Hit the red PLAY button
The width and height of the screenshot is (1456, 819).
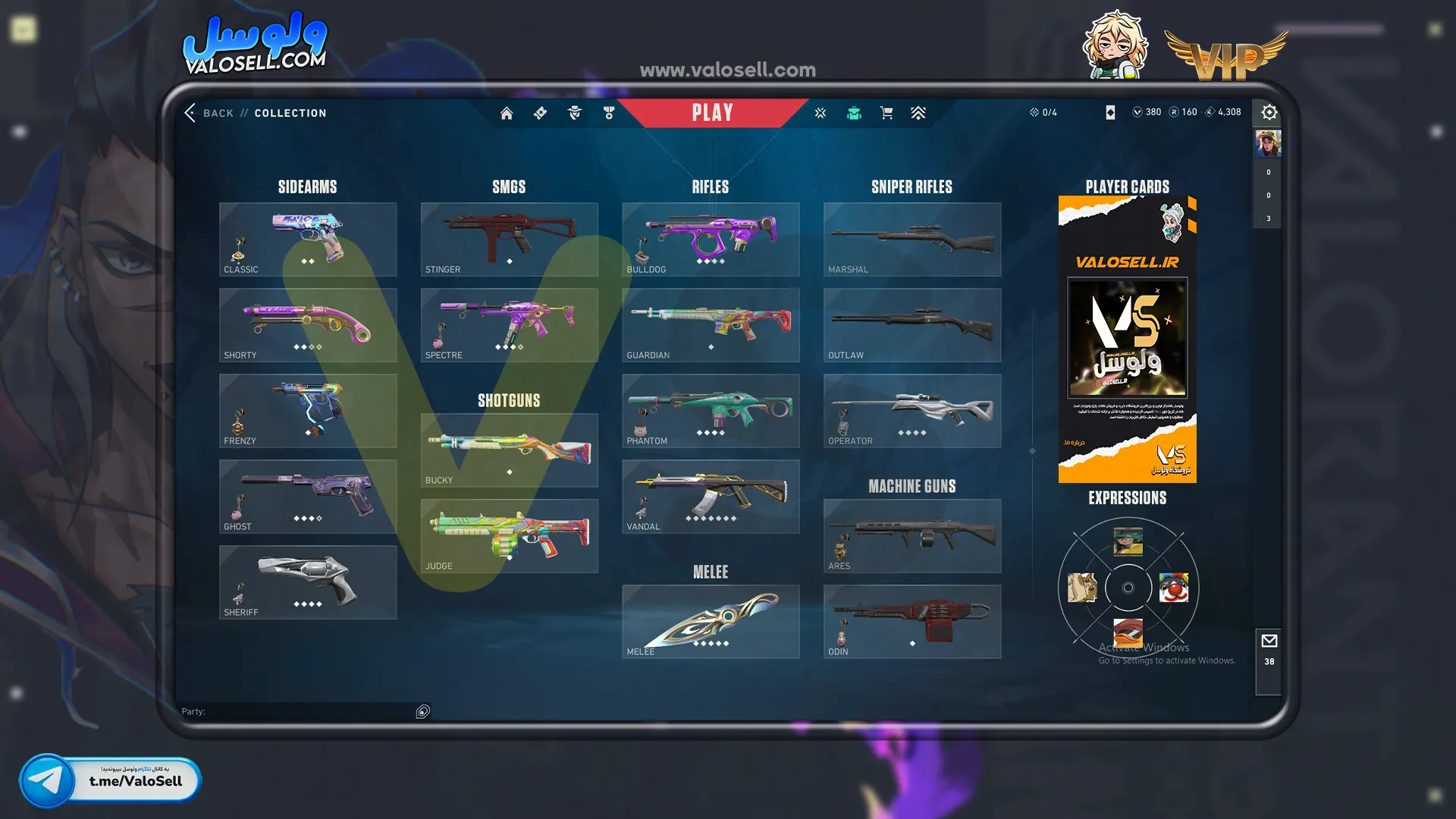(712, 113)
